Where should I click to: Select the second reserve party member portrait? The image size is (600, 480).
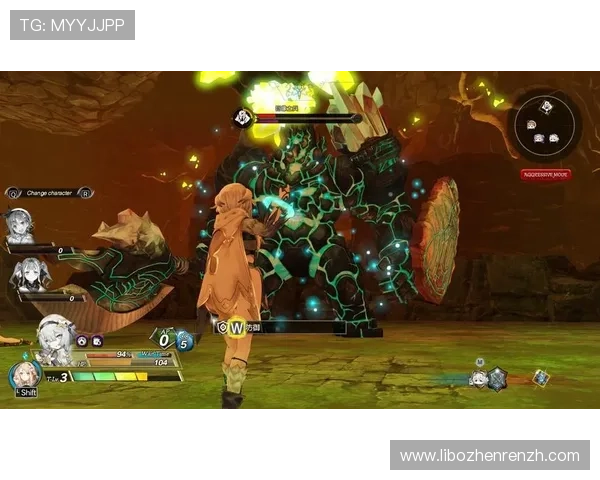(28, 272)
